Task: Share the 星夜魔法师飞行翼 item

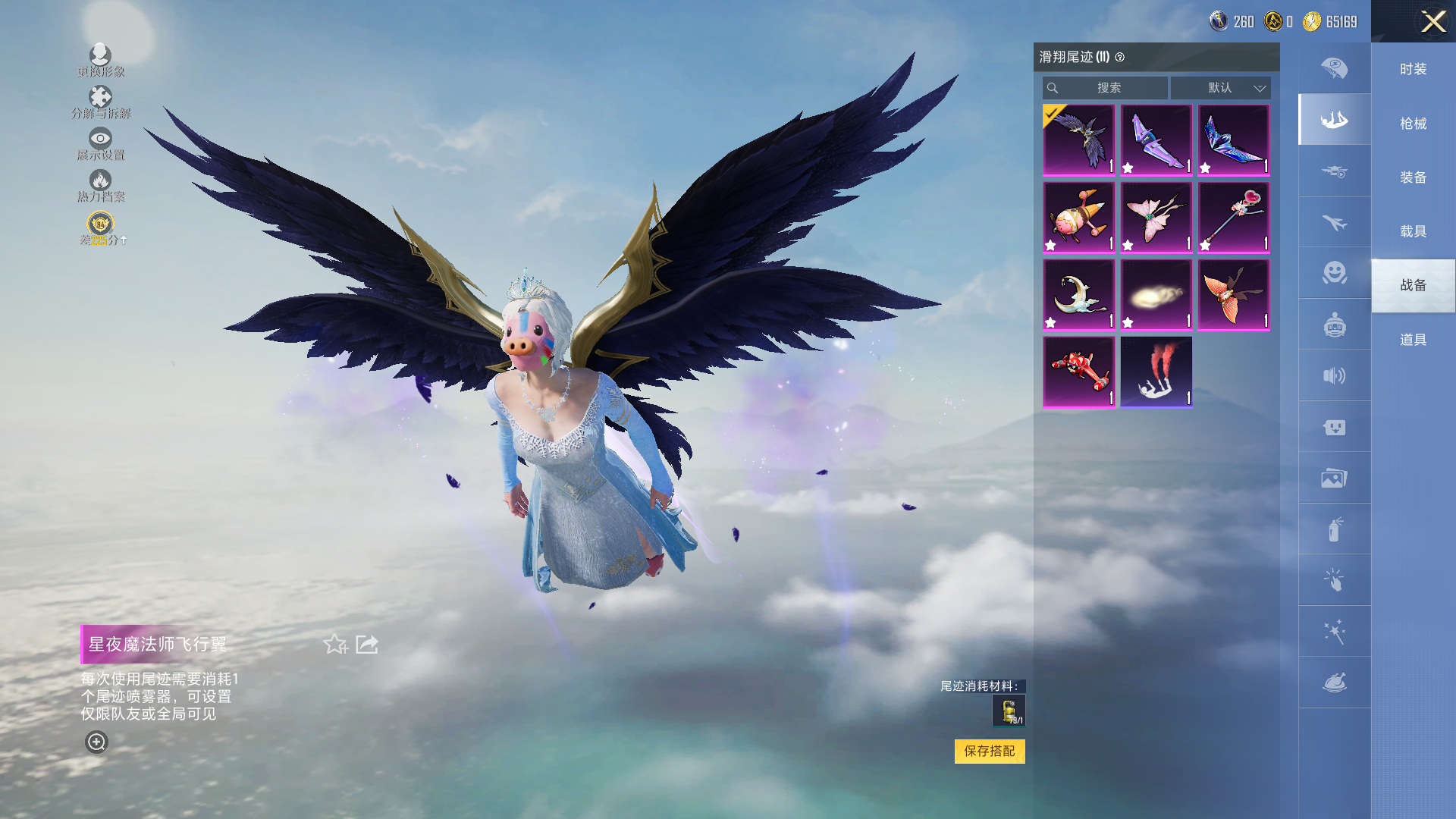Action: pos(367,645)
